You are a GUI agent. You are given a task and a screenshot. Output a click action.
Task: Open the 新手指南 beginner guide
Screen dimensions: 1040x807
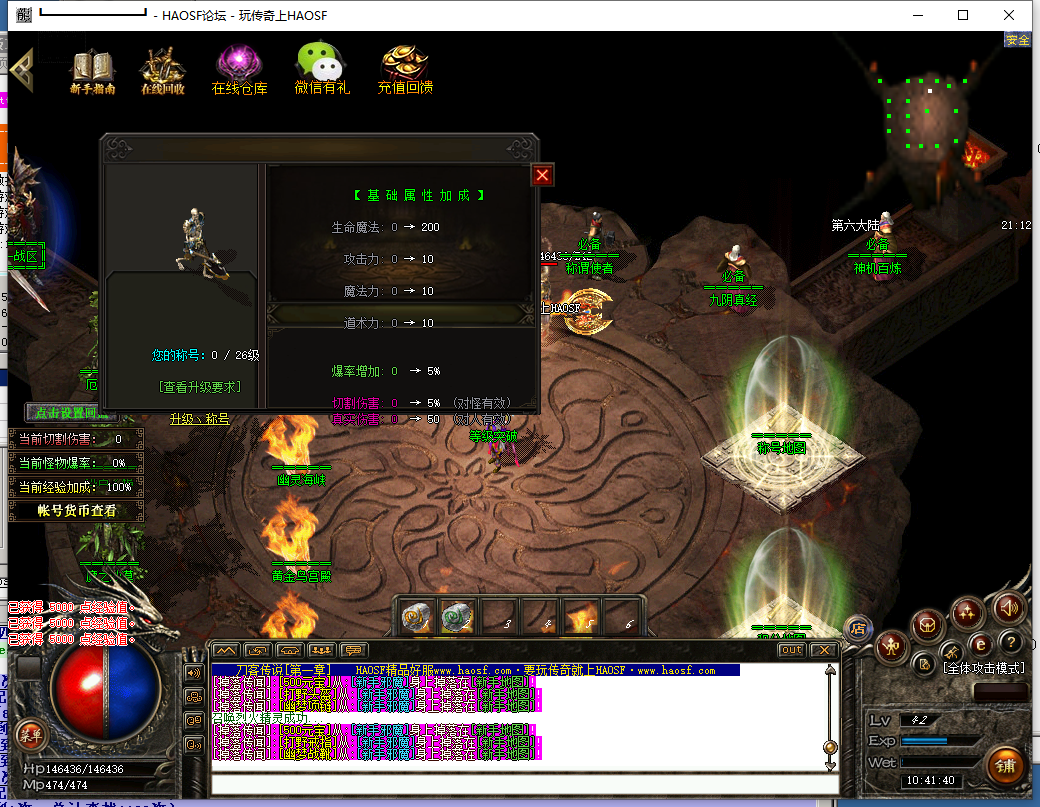pos(92,69)
